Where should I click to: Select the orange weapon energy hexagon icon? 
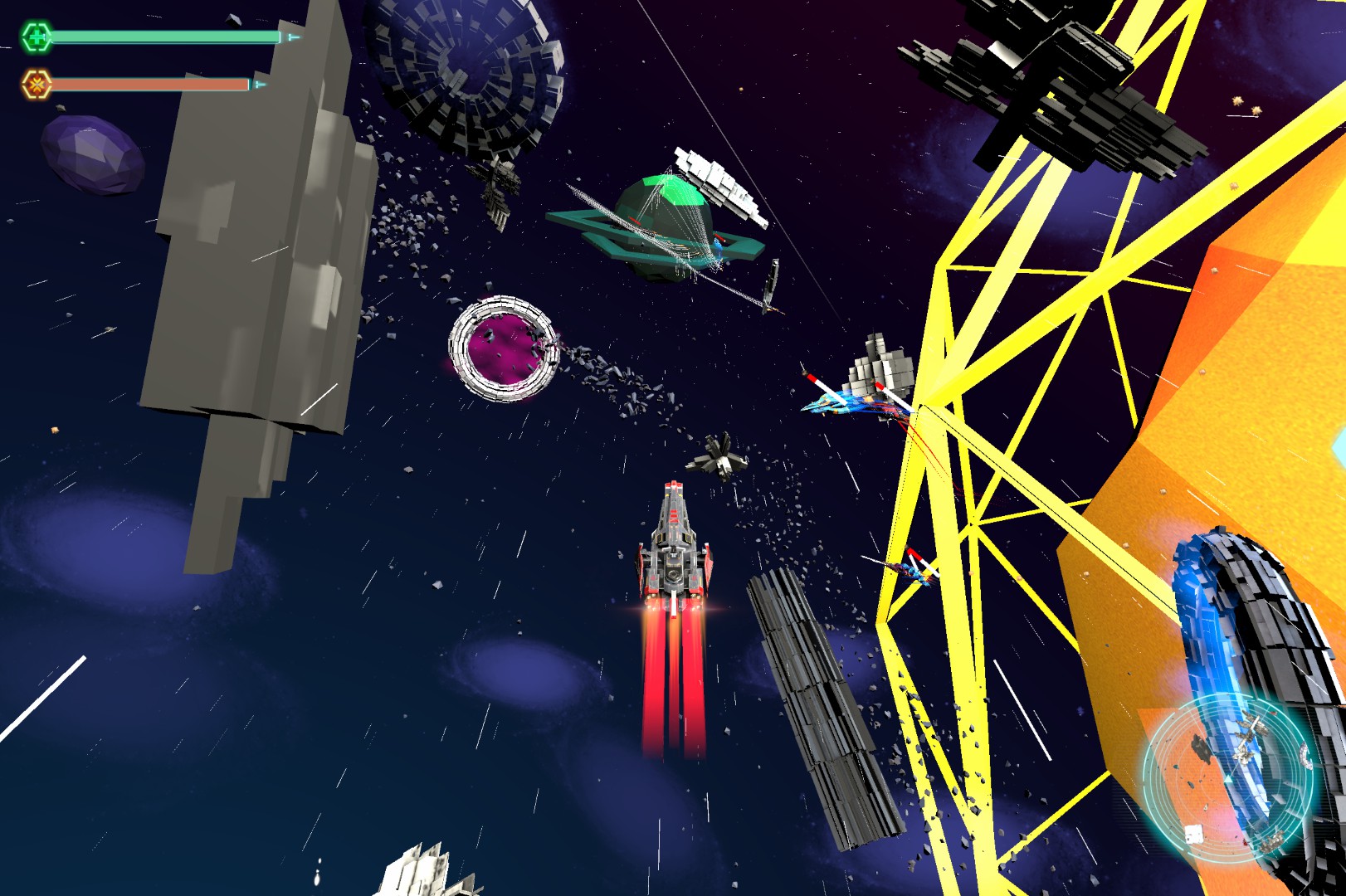click(x=36, y=85)
